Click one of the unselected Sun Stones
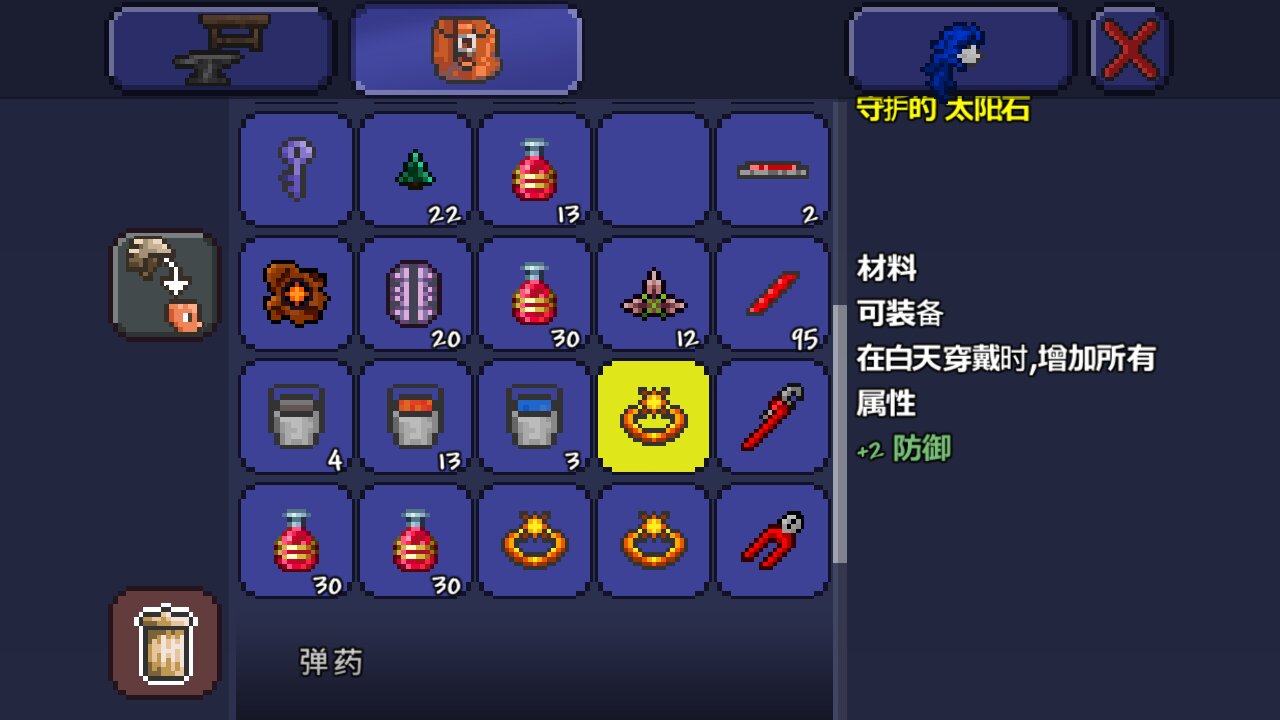 534,540
